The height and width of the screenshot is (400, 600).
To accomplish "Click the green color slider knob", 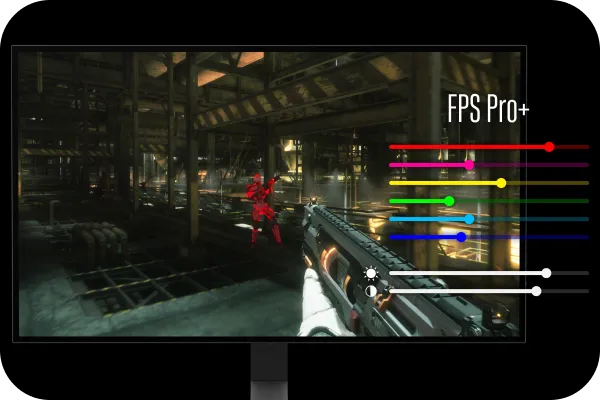I will coord(449,201).
